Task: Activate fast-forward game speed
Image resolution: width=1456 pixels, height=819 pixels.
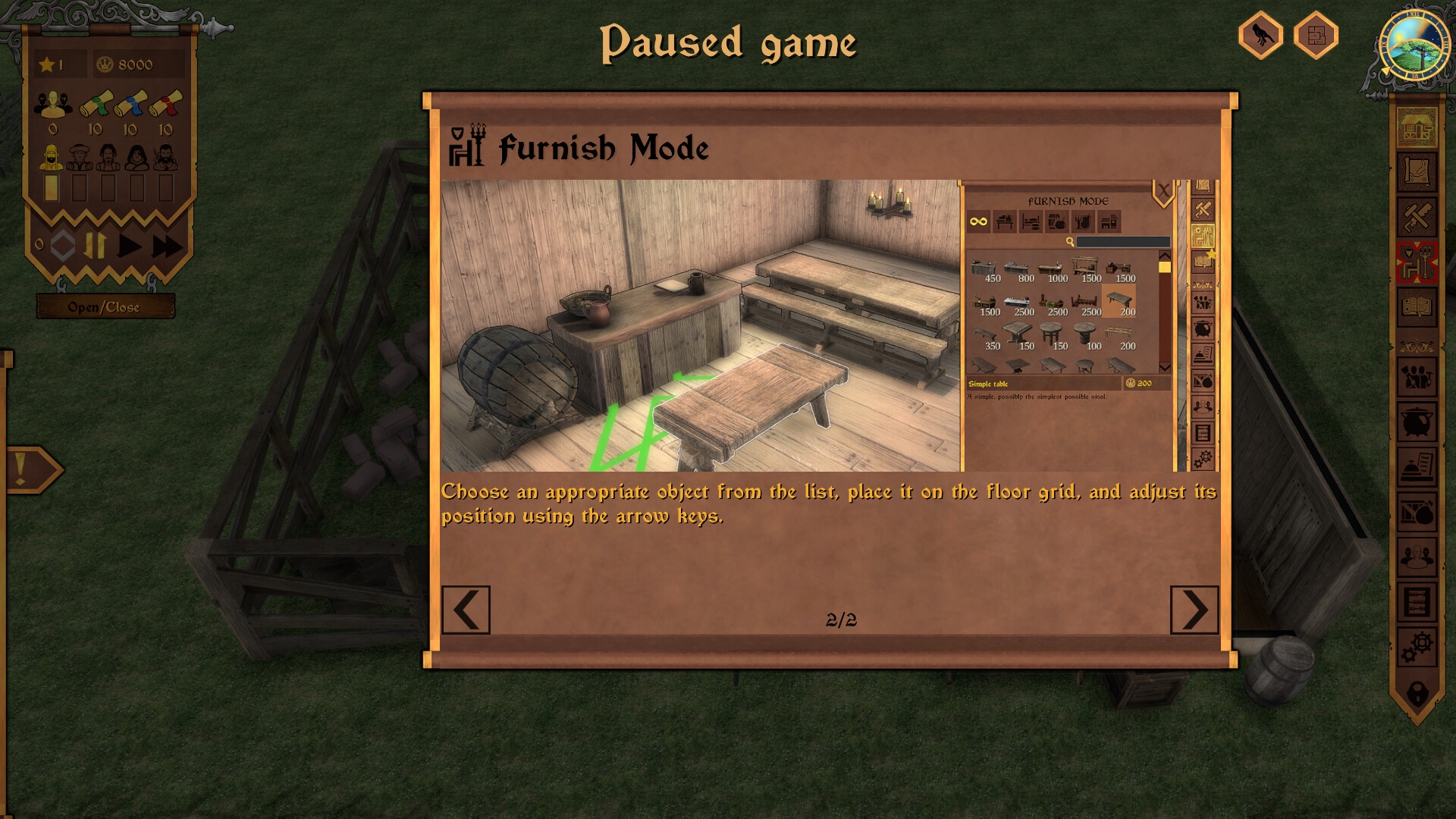Action: click(x=168, y=246)
